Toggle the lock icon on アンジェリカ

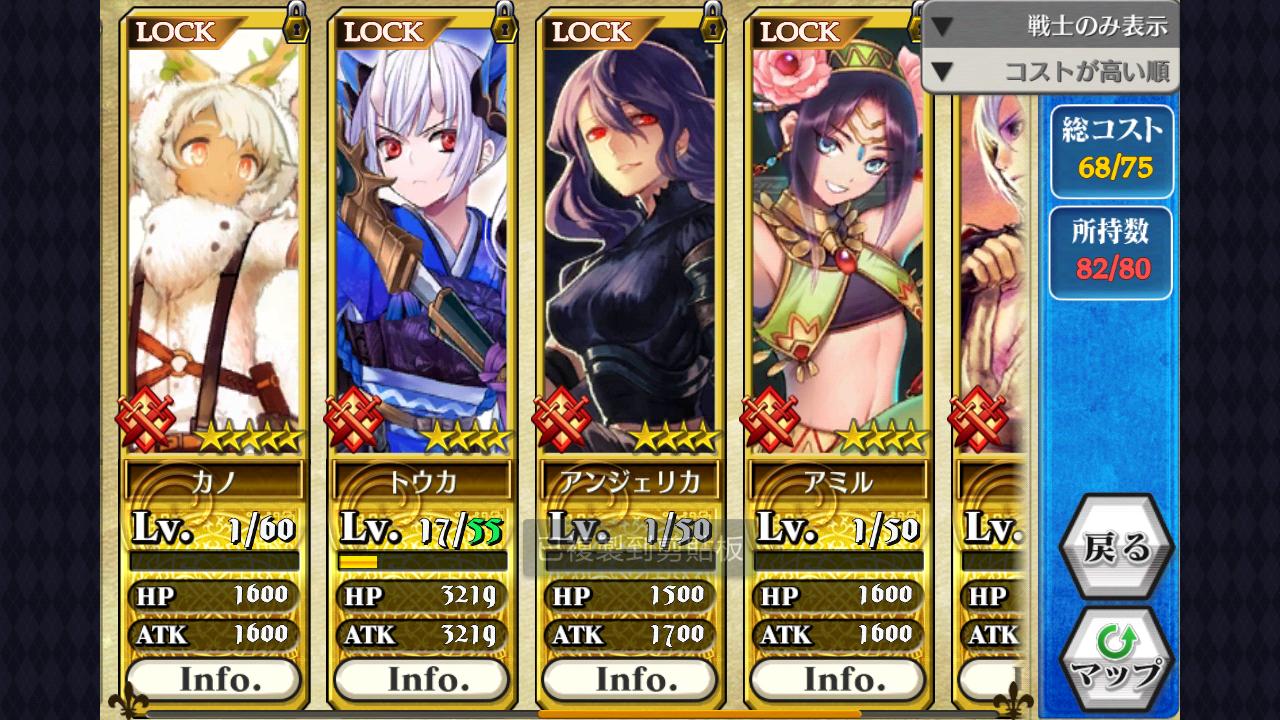pos(712,24)
